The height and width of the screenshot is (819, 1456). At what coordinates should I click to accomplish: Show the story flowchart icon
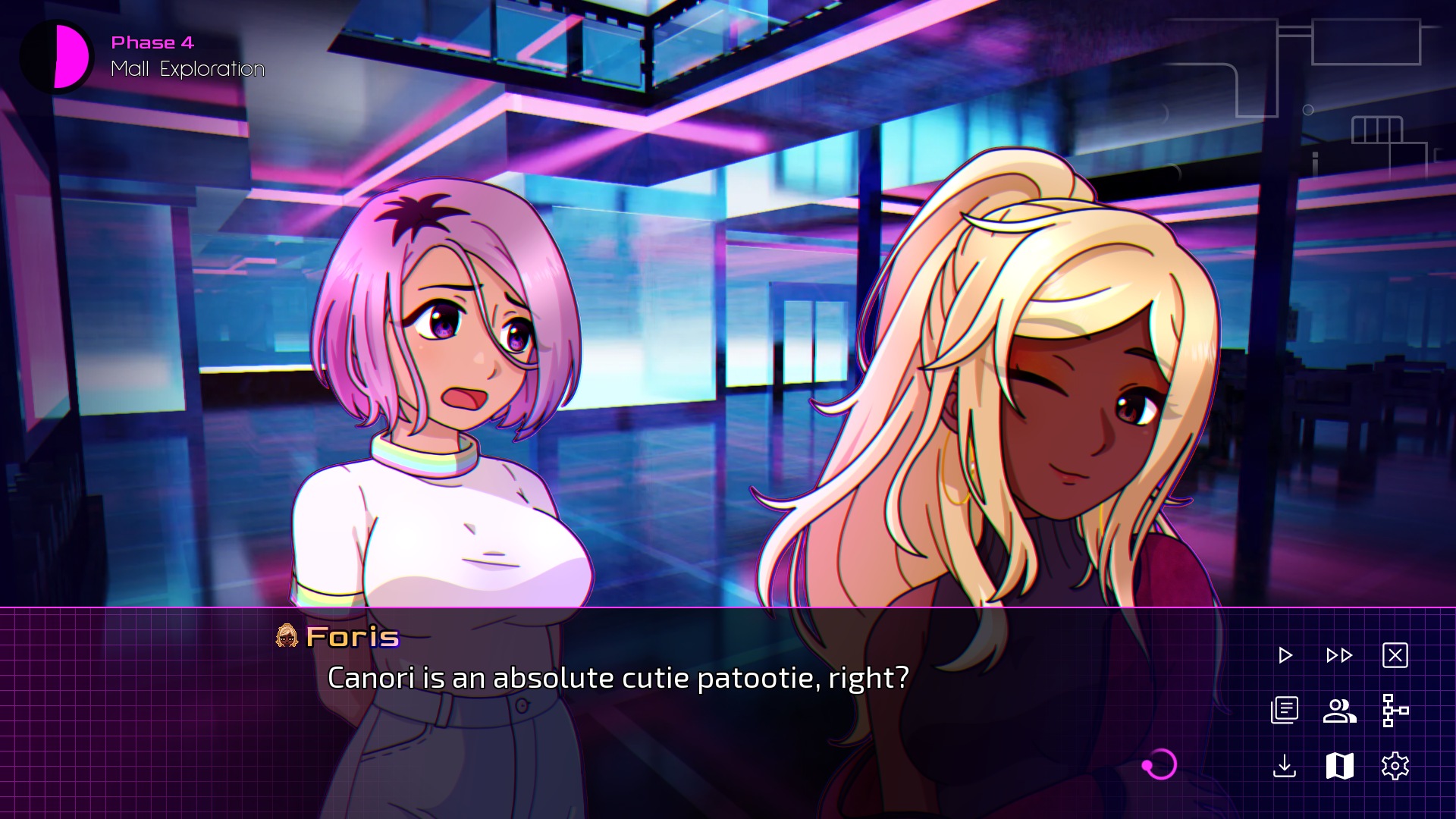(x=1395, y=711)
